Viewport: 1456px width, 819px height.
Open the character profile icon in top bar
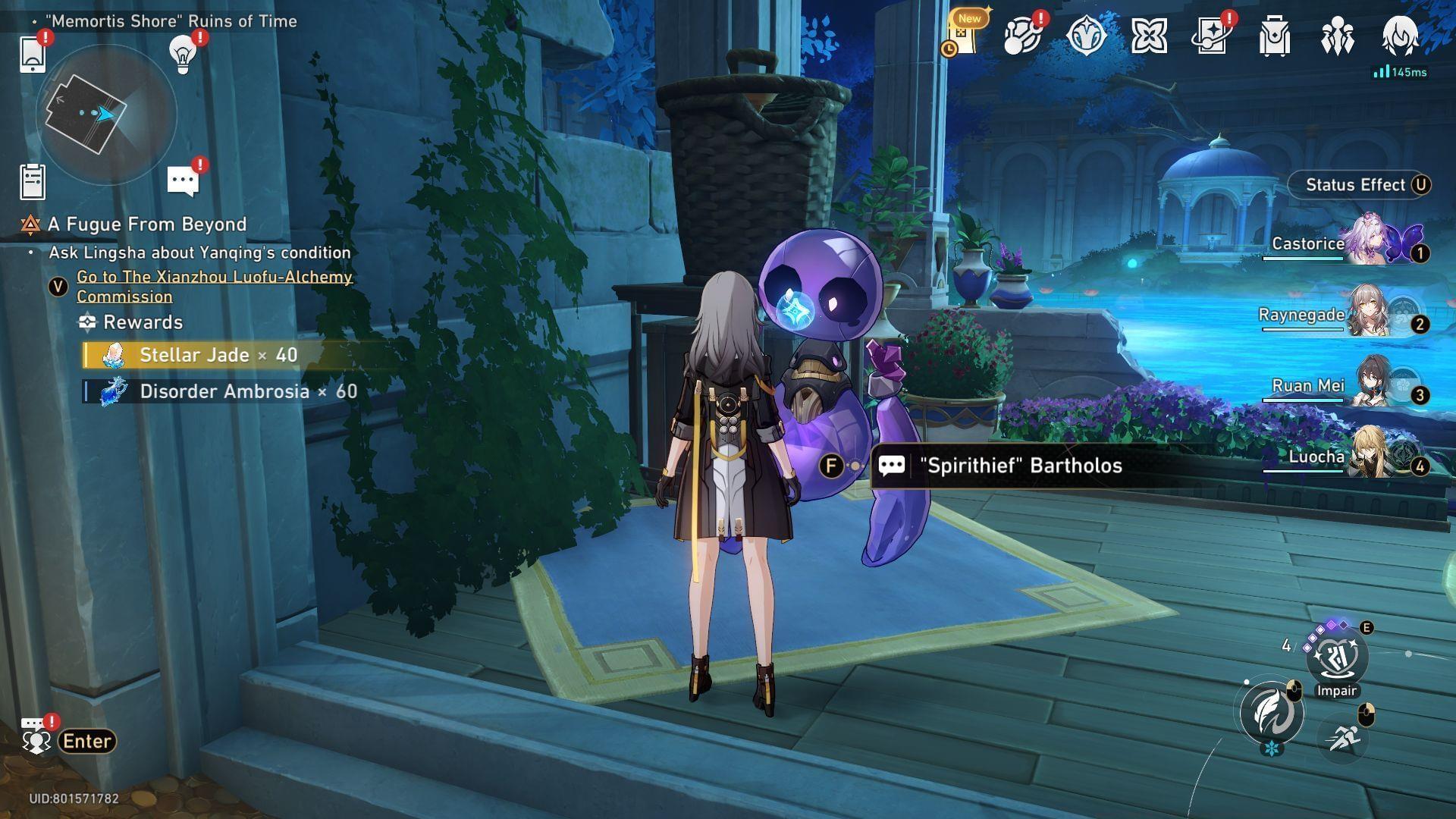click(x=1400, y=36)
